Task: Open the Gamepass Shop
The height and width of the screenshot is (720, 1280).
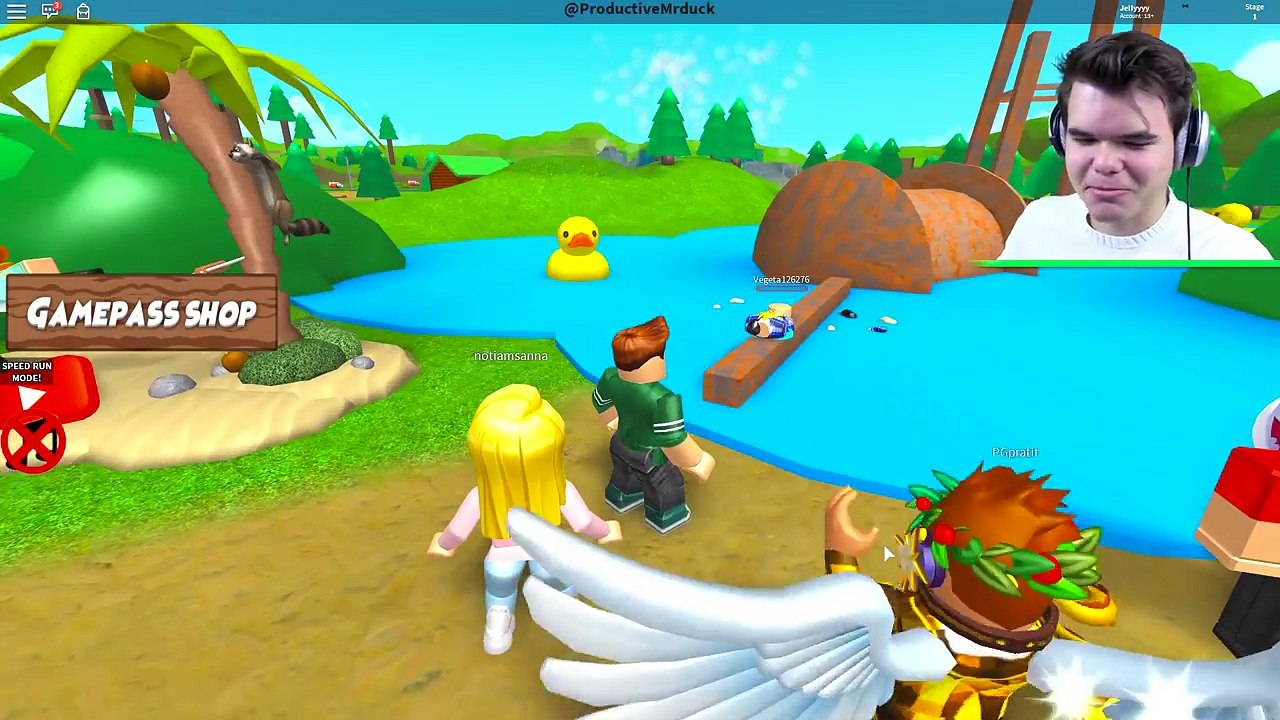Action: click(141, 313)
